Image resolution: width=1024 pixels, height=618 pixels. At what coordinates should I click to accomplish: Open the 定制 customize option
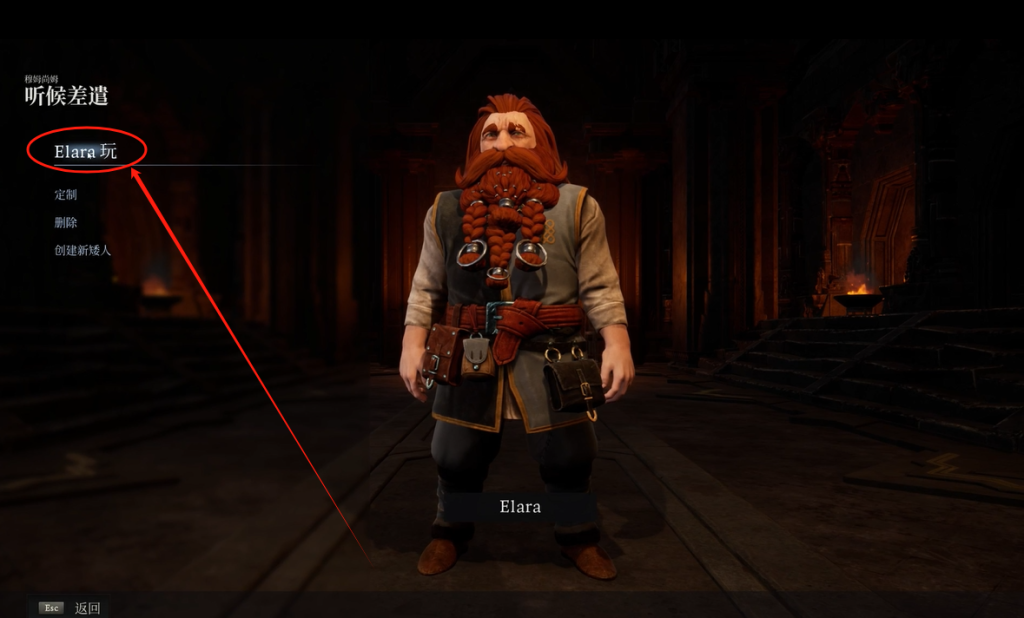(x=66, y=195)
